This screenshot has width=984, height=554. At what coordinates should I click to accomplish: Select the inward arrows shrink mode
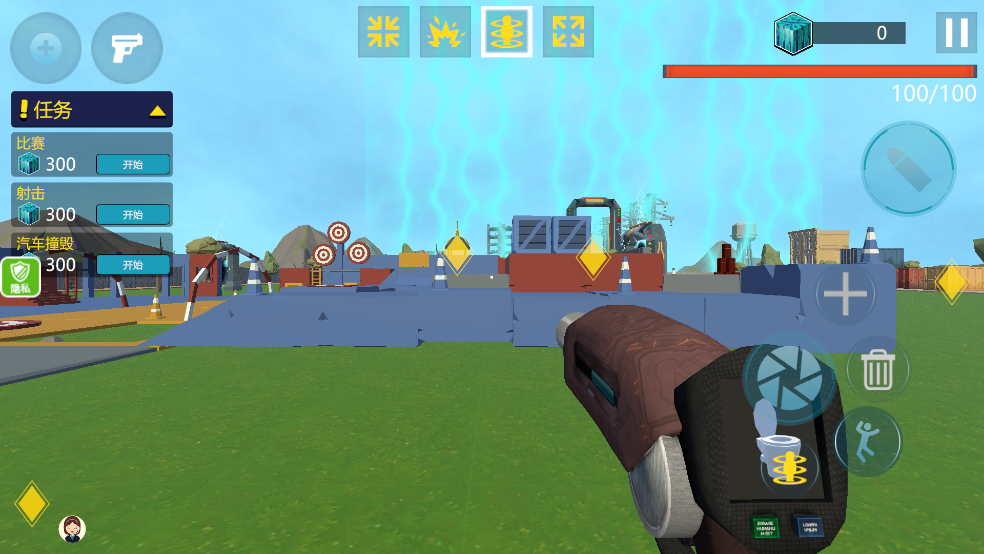pyautogui.click(x=384, y=32)
